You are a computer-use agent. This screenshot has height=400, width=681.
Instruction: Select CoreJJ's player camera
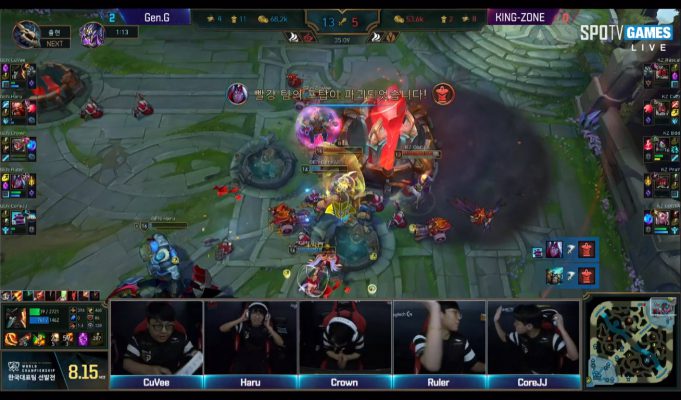534,338
